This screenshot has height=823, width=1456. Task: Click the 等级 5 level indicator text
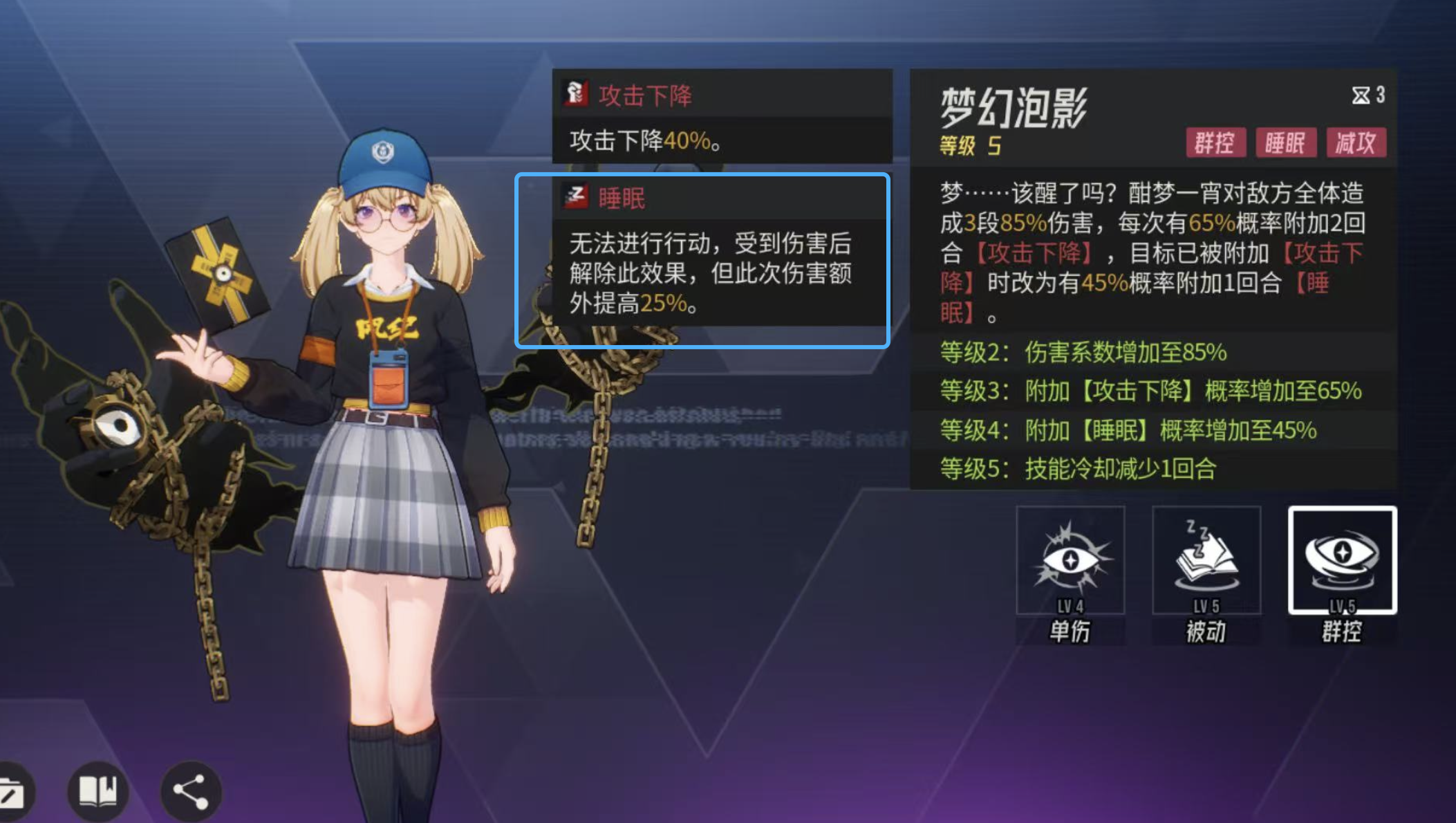[x=971, y=147]
